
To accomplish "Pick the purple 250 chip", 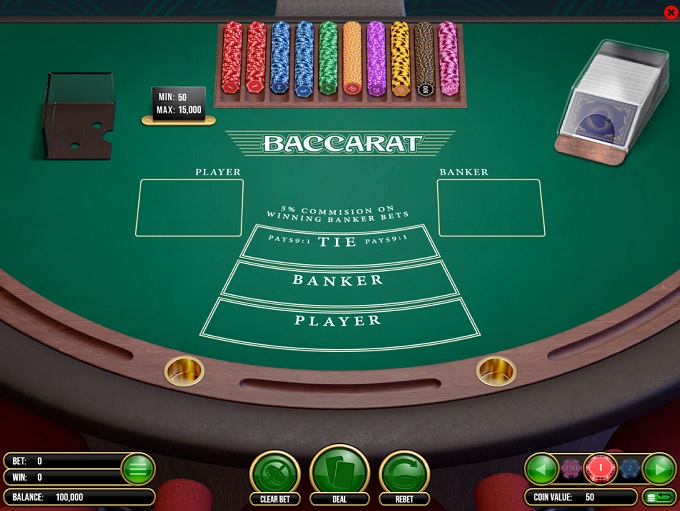I will [572, 467].
